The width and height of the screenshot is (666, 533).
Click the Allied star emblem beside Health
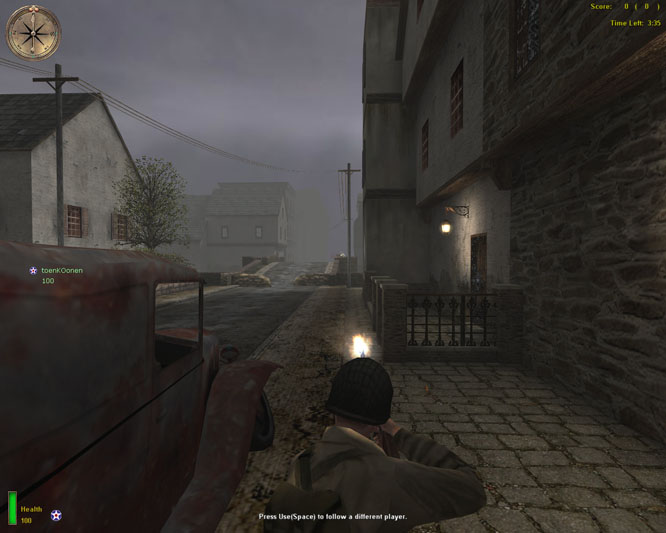click(x=56, y=515)
